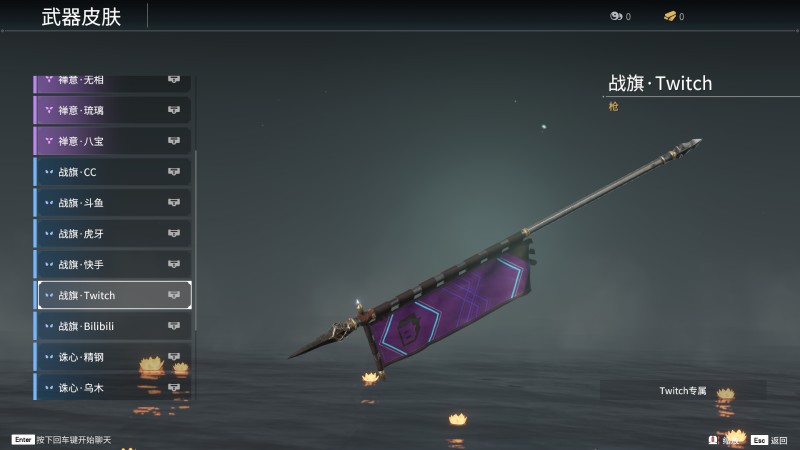The image size is (800, 450).
Task: Choose the 诛心·精钢 weapon skin
Action: click(112, 357)
